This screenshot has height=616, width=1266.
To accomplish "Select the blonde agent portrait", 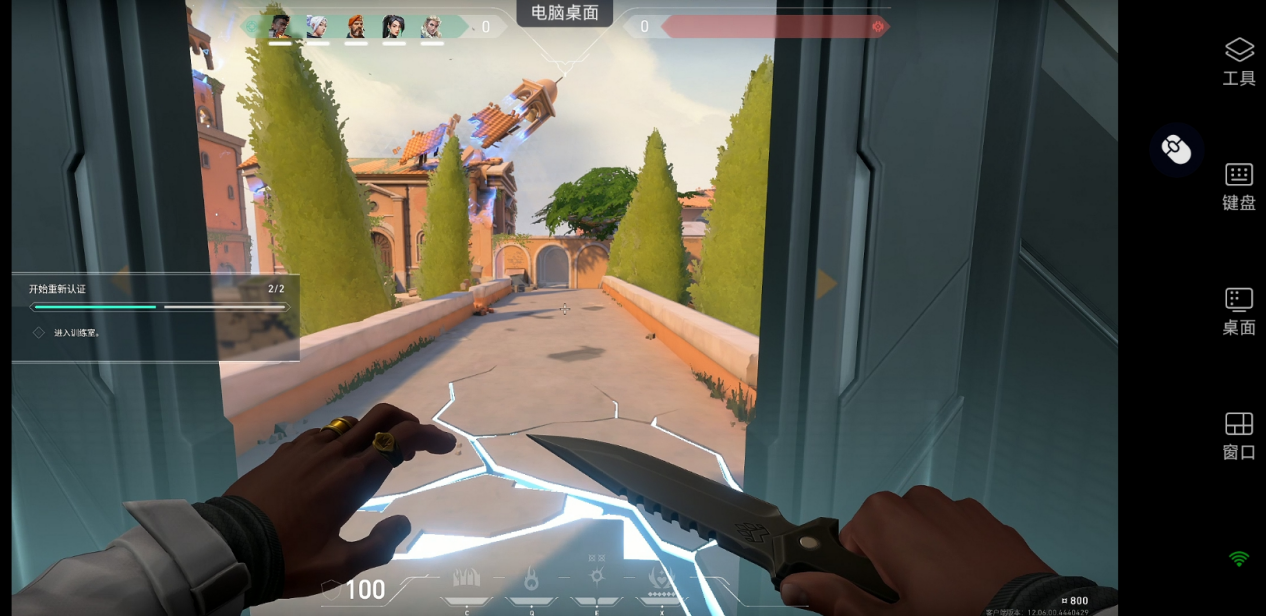I will coord(431,27).
